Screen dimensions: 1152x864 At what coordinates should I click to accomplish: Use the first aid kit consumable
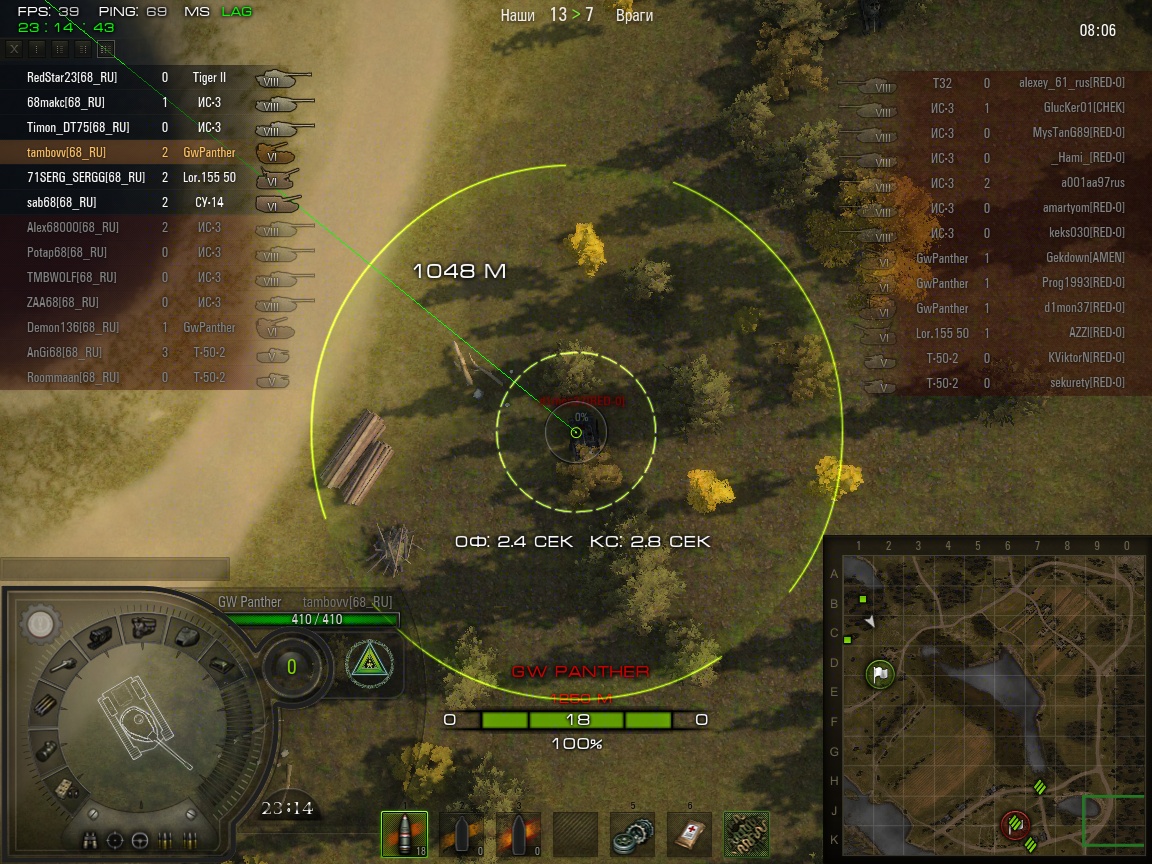pyautogui.click(x=689, y=834)
